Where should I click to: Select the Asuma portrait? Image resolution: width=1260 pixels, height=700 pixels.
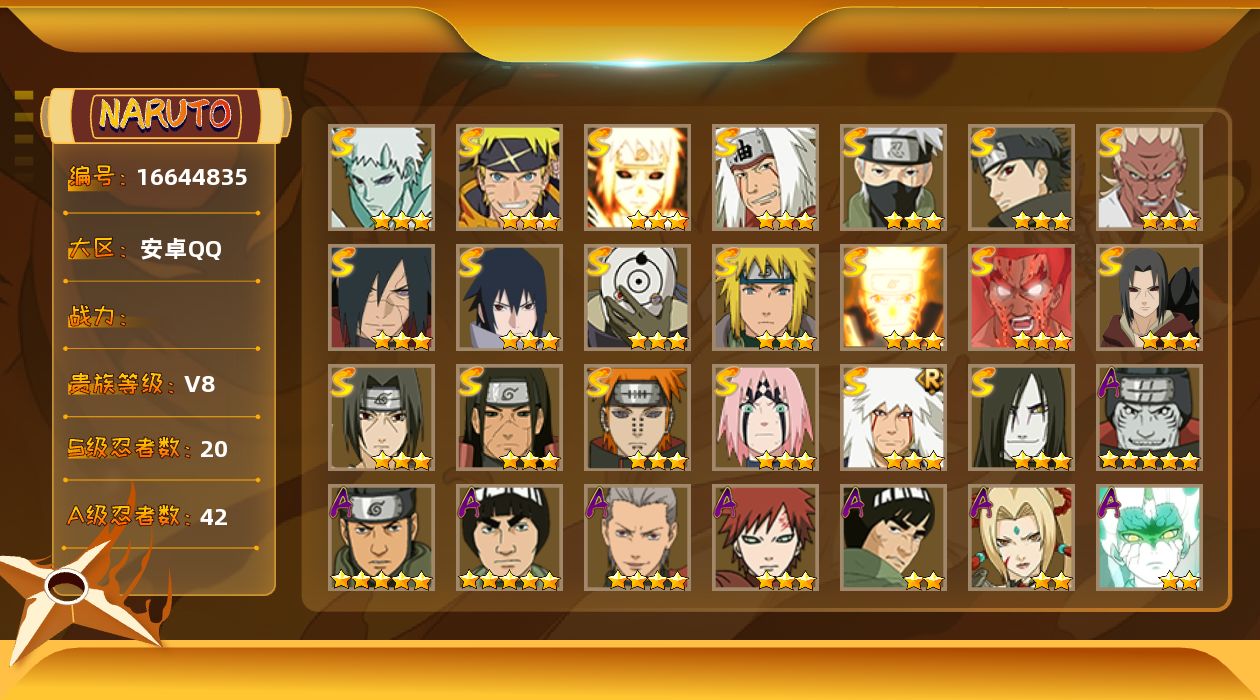pyautogui.click(x=381, y=537)
